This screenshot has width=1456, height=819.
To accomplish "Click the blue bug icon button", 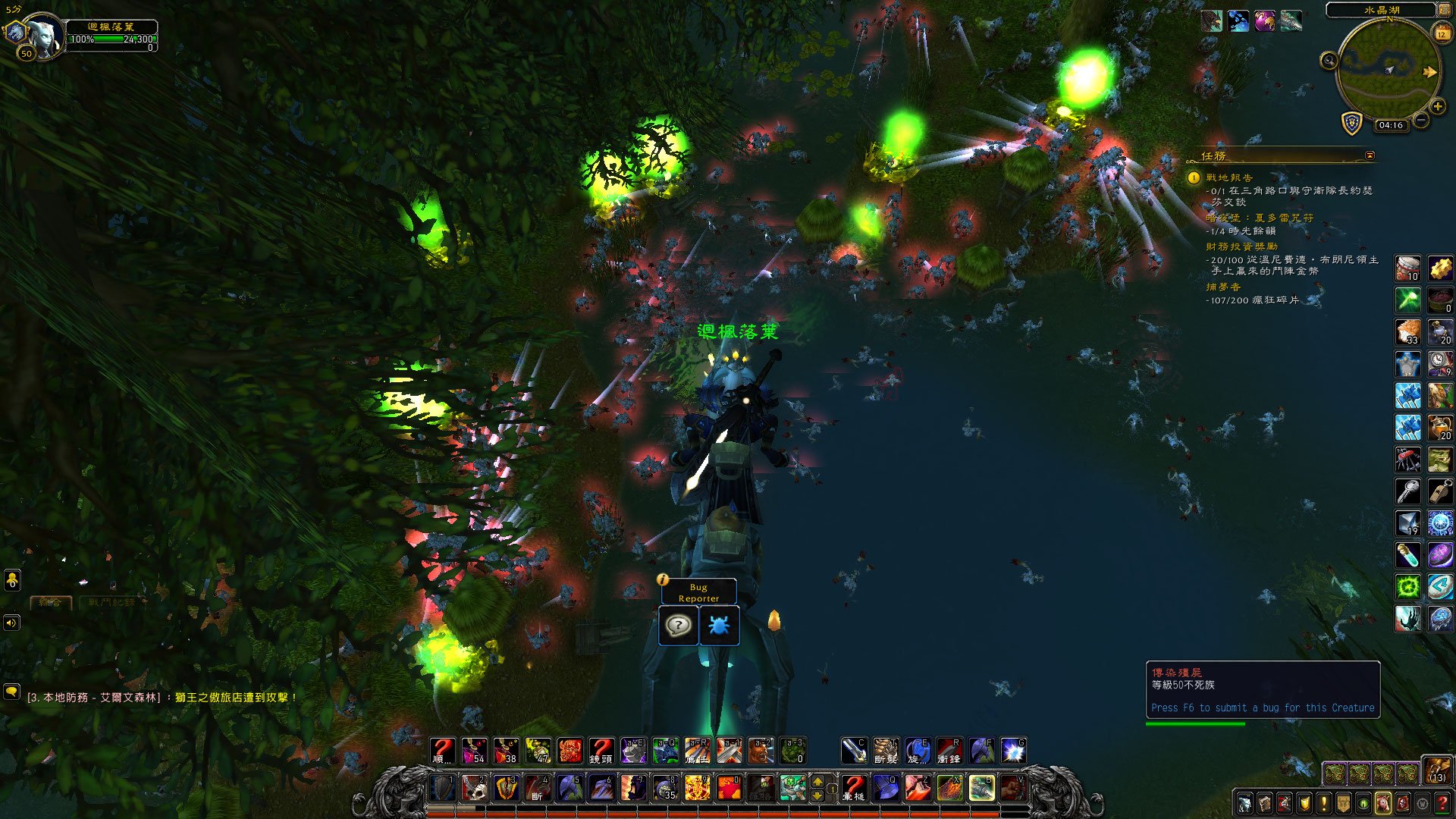I will click(718, 626).
